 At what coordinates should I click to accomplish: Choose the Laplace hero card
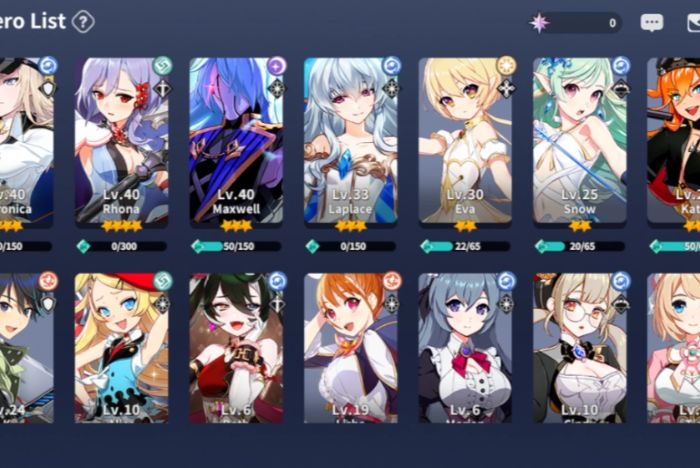(x=351, y=140)
